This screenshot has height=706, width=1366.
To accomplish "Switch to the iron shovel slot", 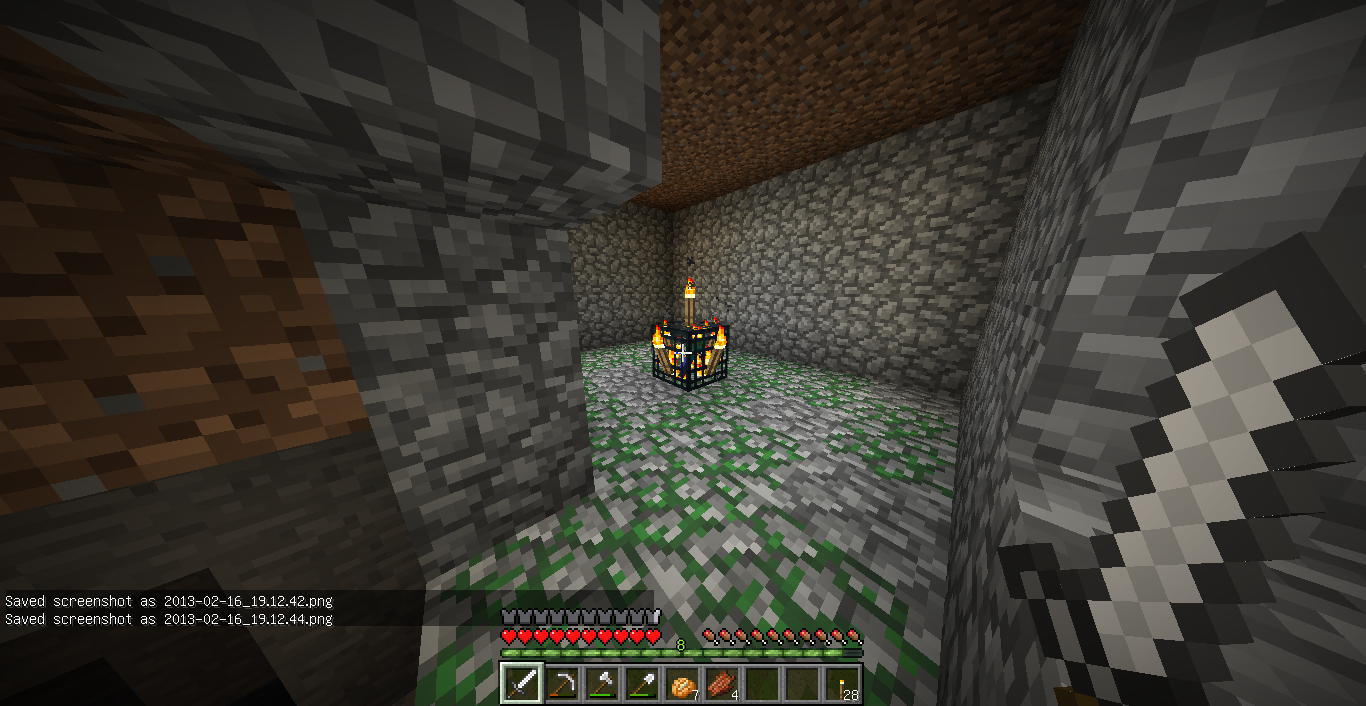I will tap(642, 684).
